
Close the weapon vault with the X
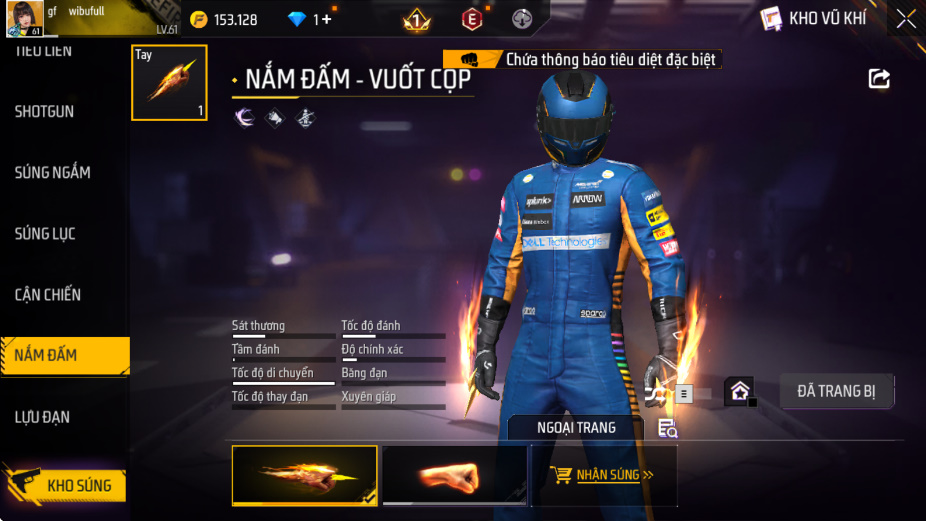click(x=905, y=18)
